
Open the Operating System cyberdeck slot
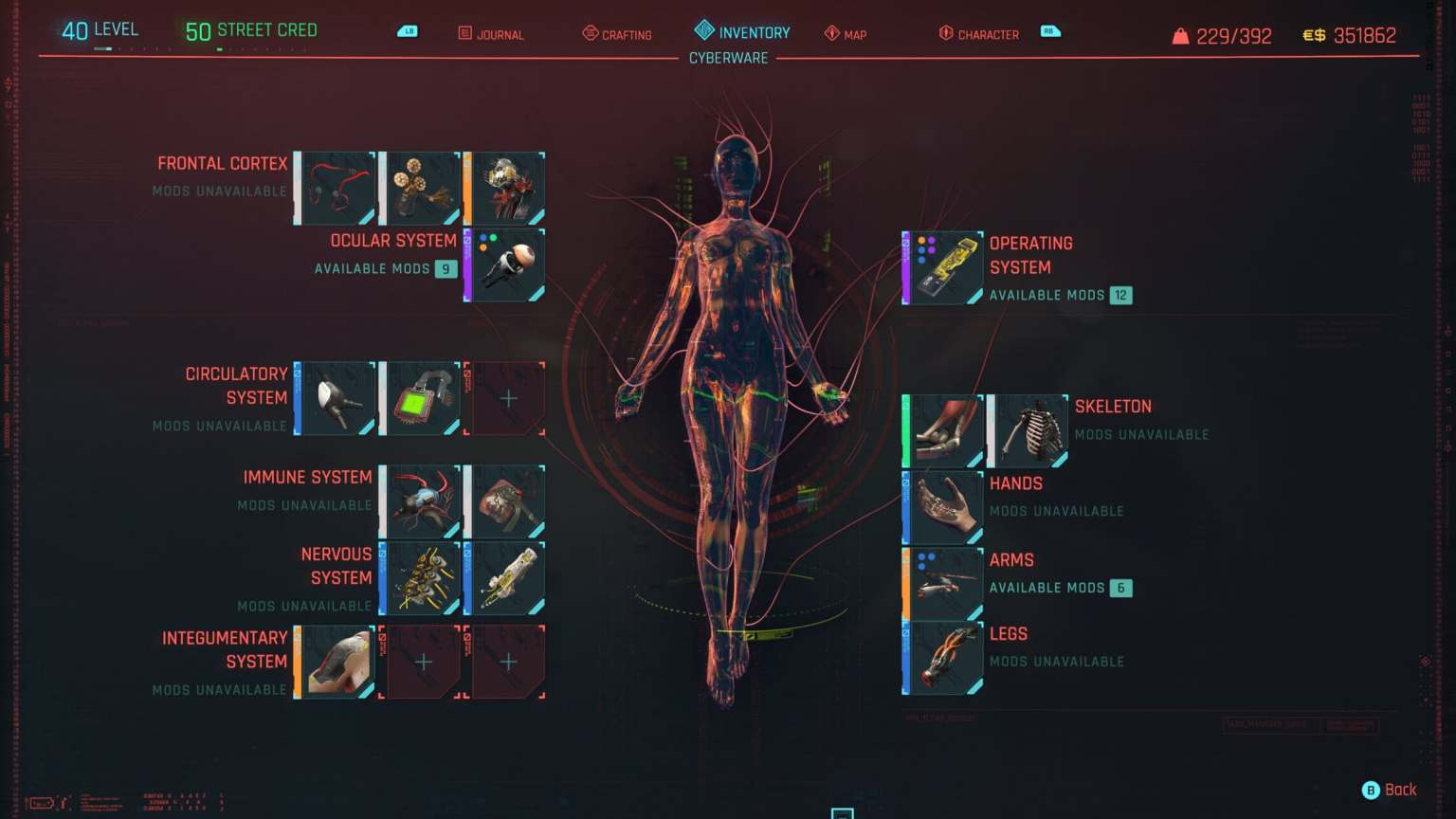pos(942,266)
